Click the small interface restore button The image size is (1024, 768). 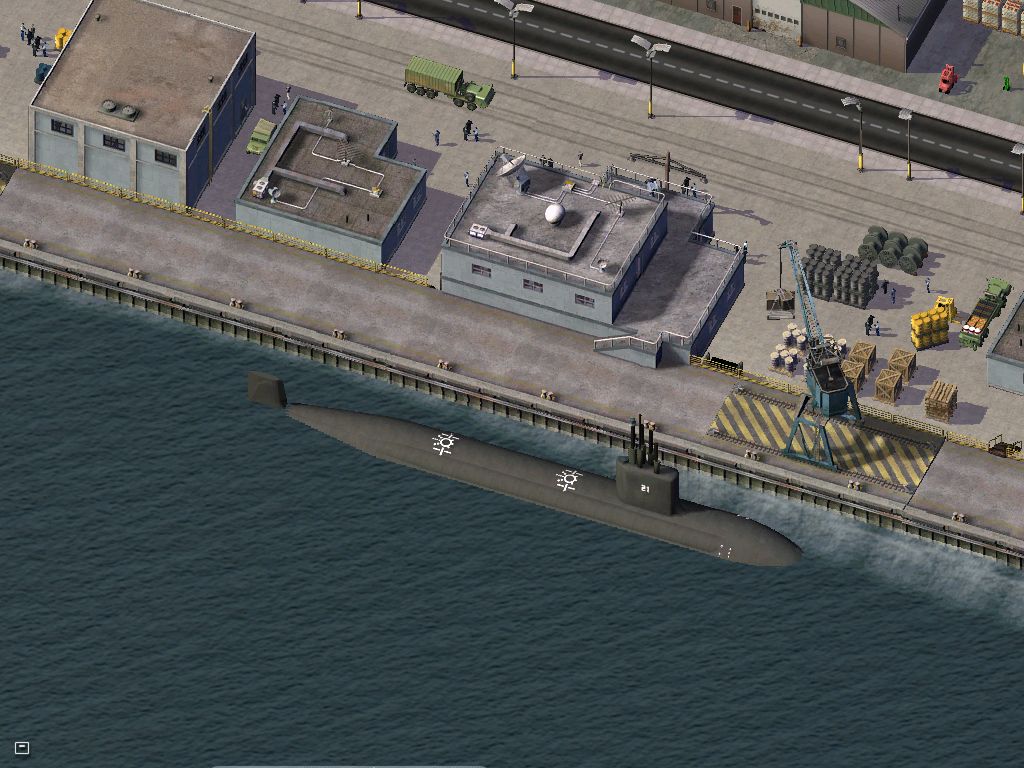click(22, 747)
